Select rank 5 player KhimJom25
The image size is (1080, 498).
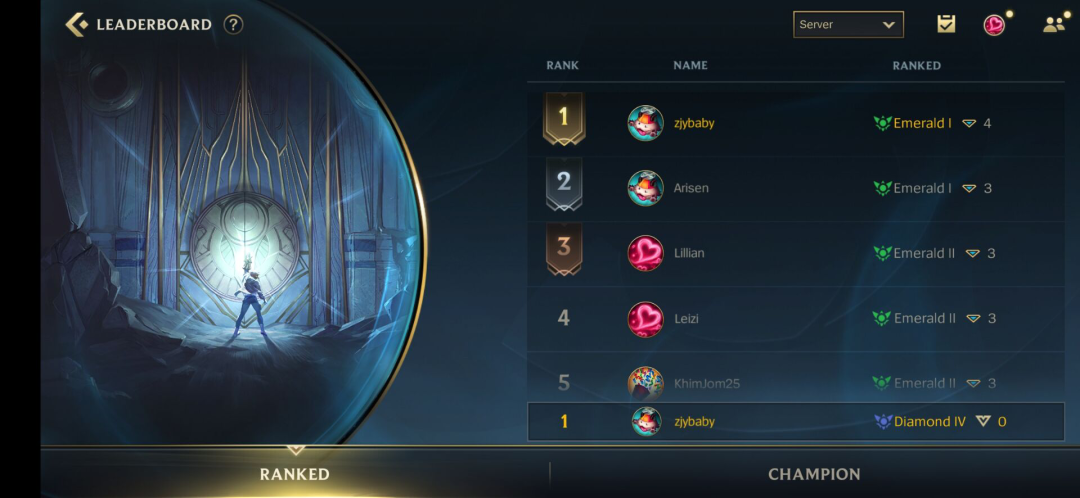click(x=706, y=382)
